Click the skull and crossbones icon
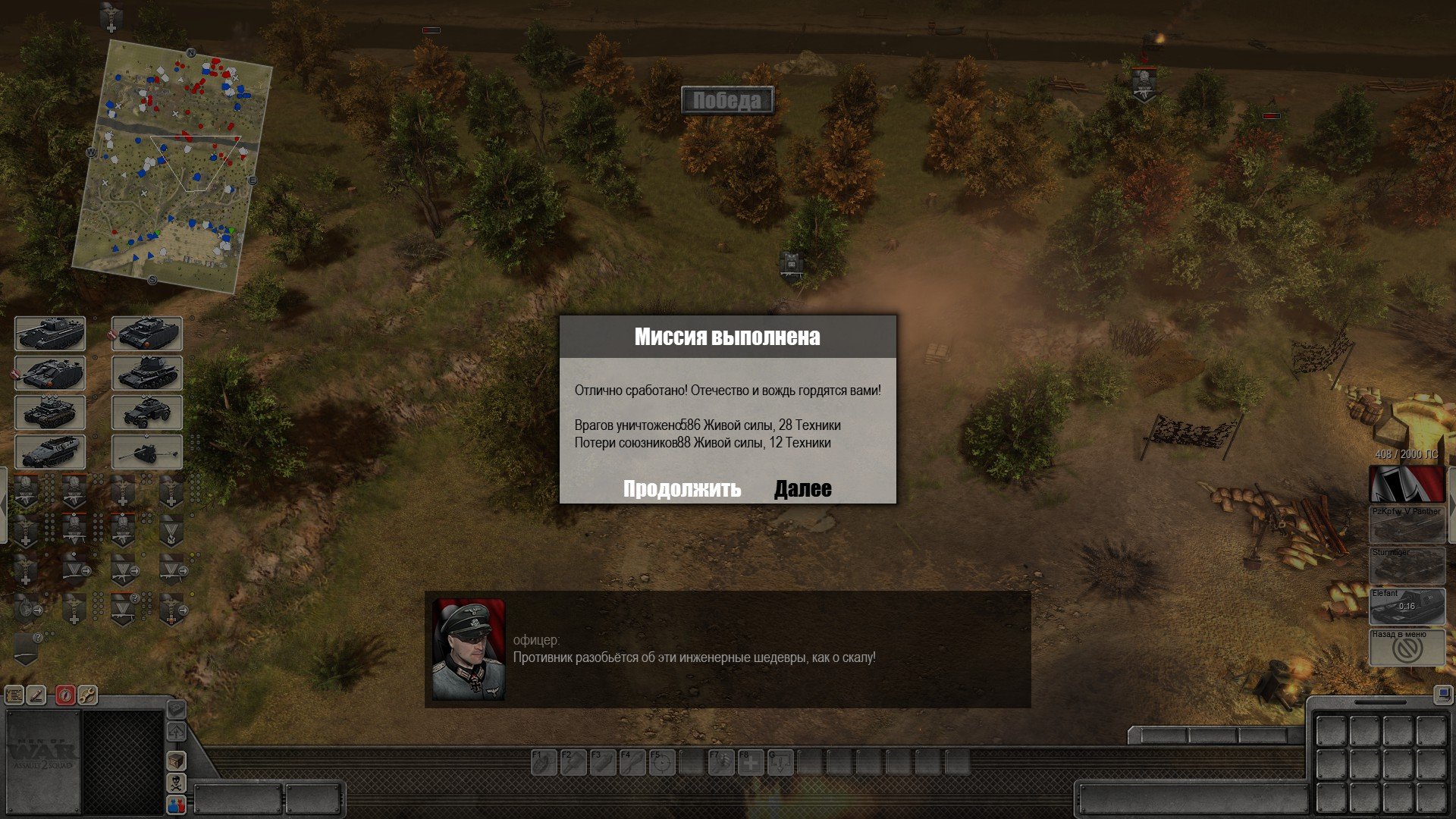Screen dimensions: 1456x819 (176, 782)
